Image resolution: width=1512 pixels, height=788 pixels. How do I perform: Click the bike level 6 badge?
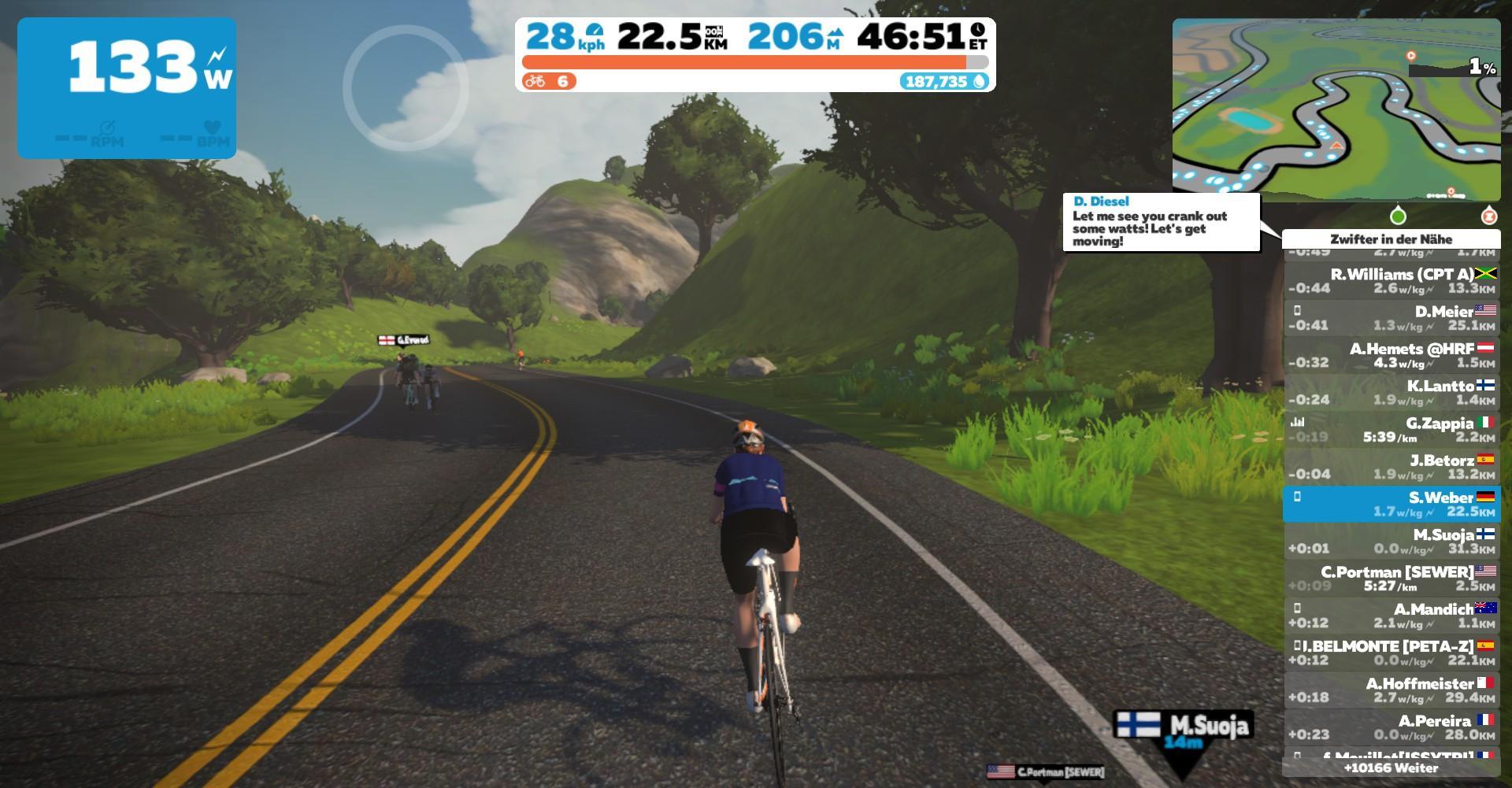click(x=549, y=81)
